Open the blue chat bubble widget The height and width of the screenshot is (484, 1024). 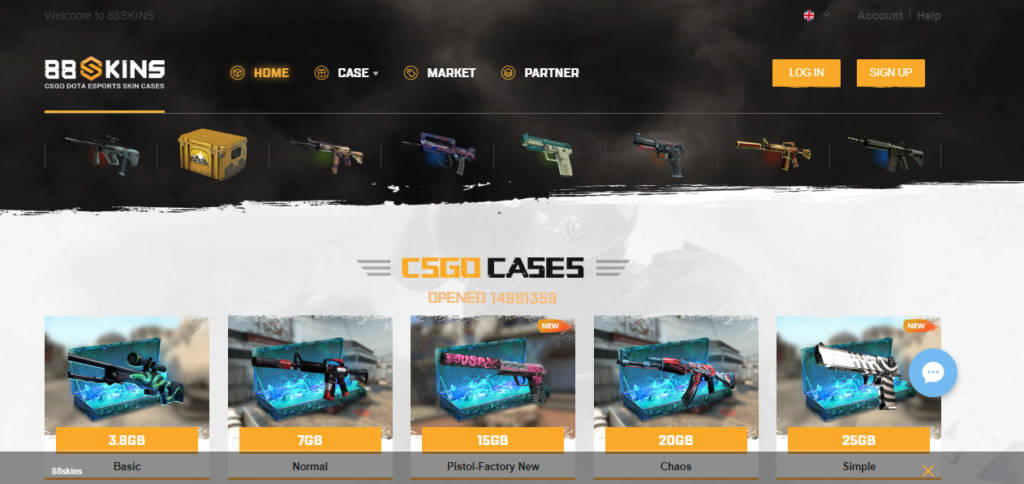click(933, 373)
